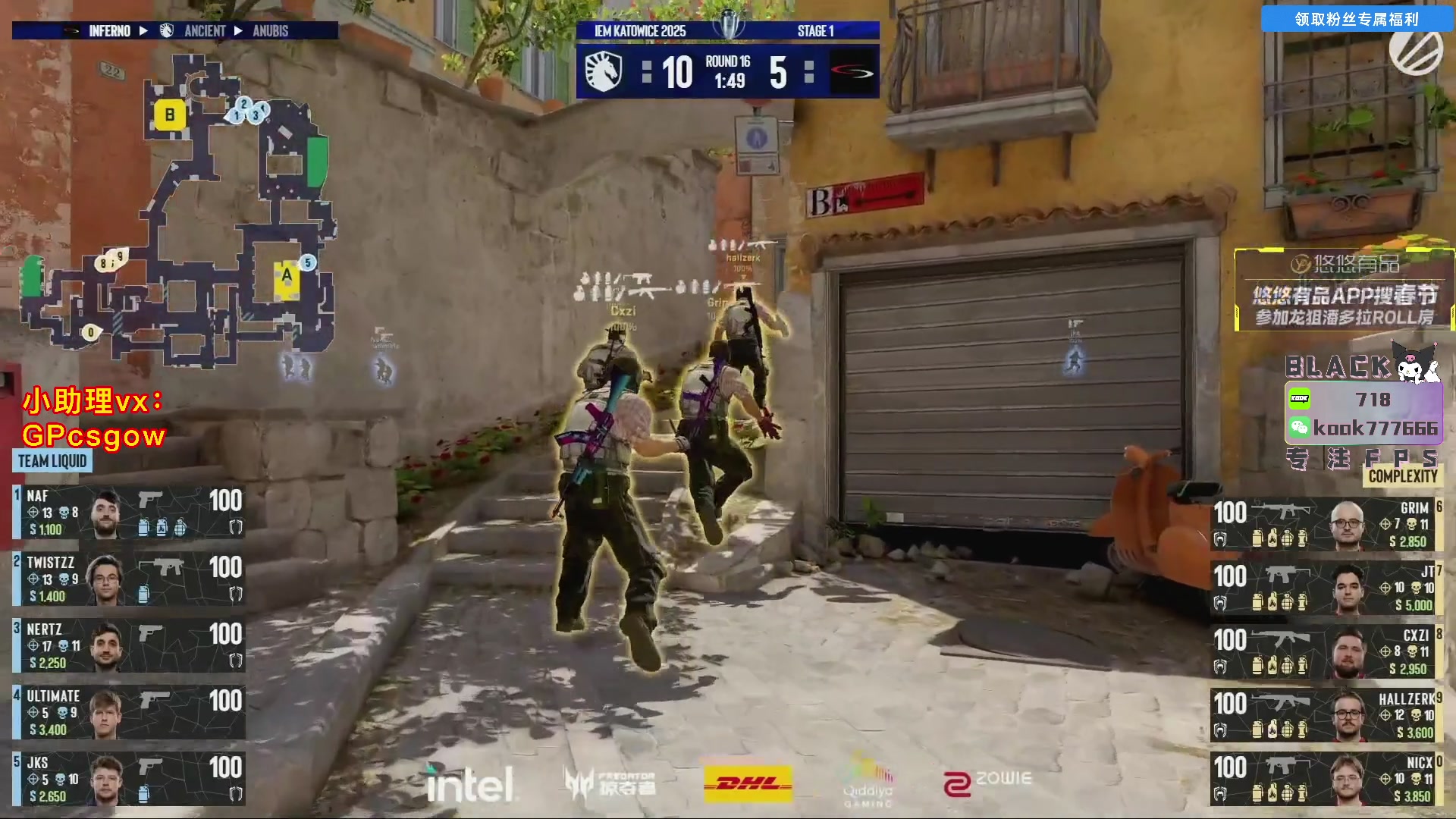Open the yellow Youyou Youpin ad banner
This screenshot has height=819, width=1456.
(1345, 290)
